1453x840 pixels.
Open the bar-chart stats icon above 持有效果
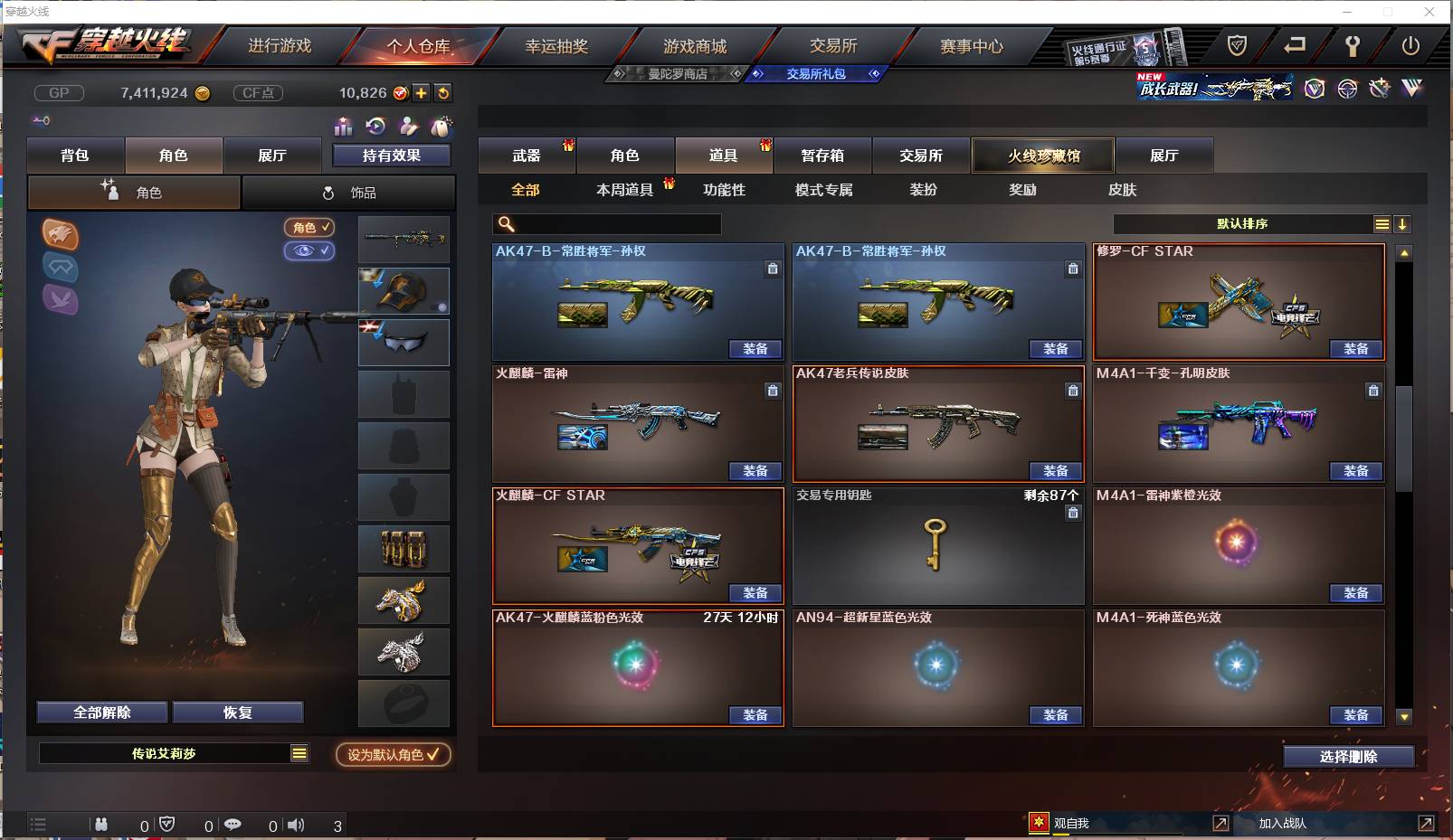344,127
